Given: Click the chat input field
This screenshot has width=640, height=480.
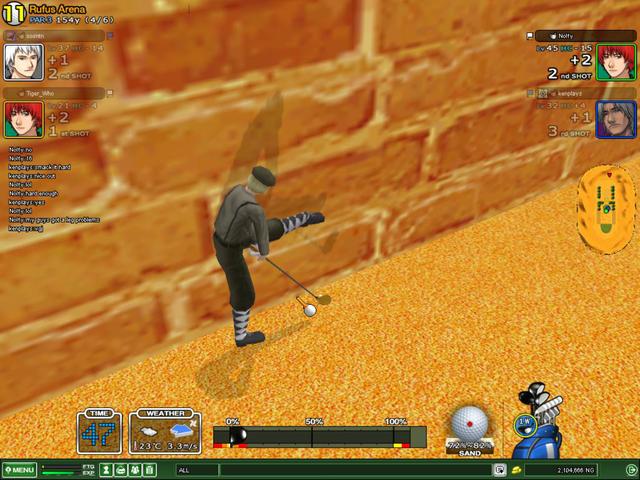Looking at the screenshot, I should (335, 470).
